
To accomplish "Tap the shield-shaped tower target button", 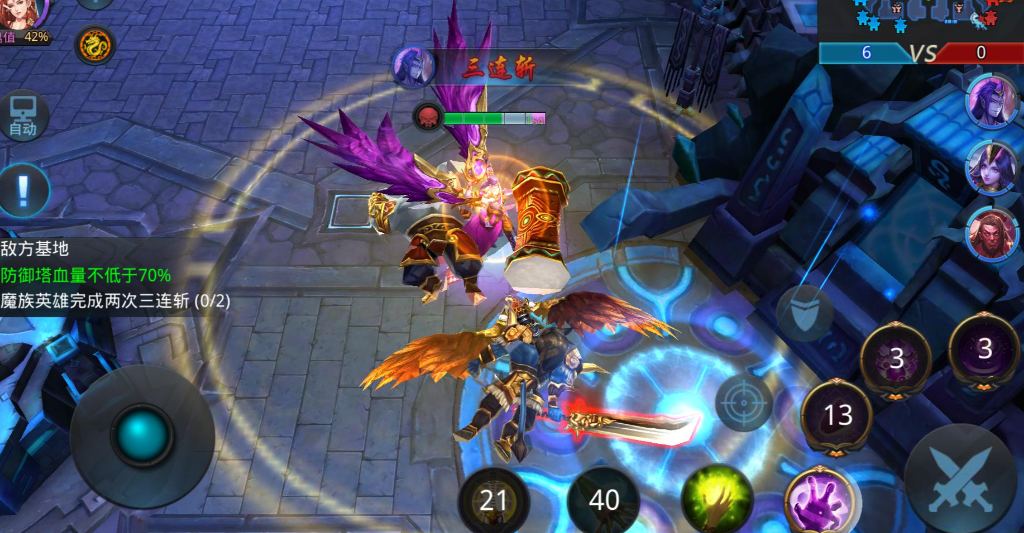I will 804,312.
